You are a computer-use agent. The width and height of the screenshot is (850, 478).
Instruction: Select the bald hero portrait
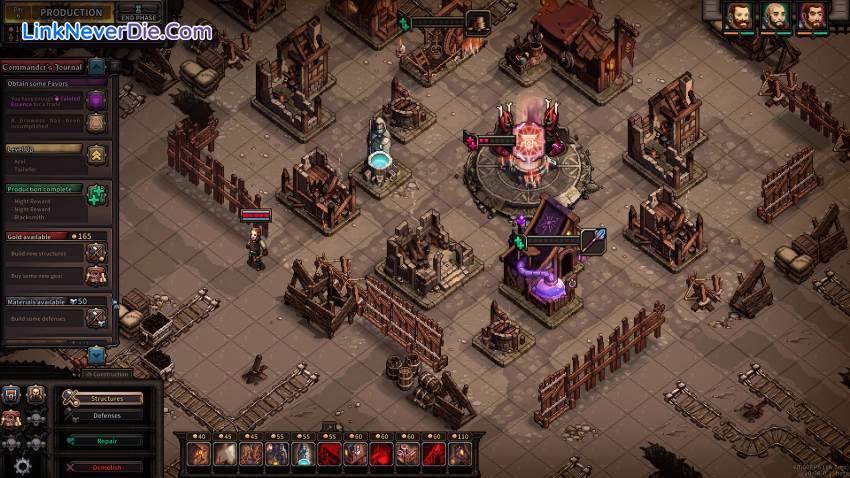coord(775,17)
